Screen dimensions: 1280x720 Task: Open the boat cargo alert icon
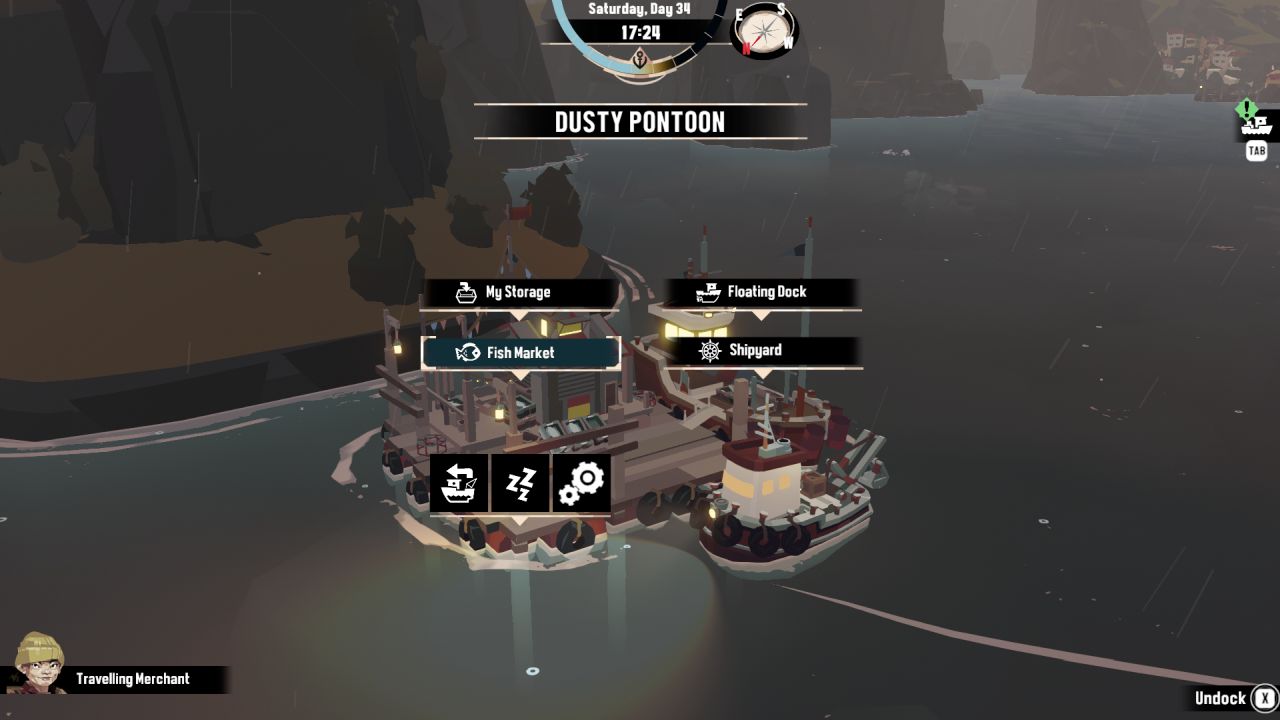tap(1256, 124)
